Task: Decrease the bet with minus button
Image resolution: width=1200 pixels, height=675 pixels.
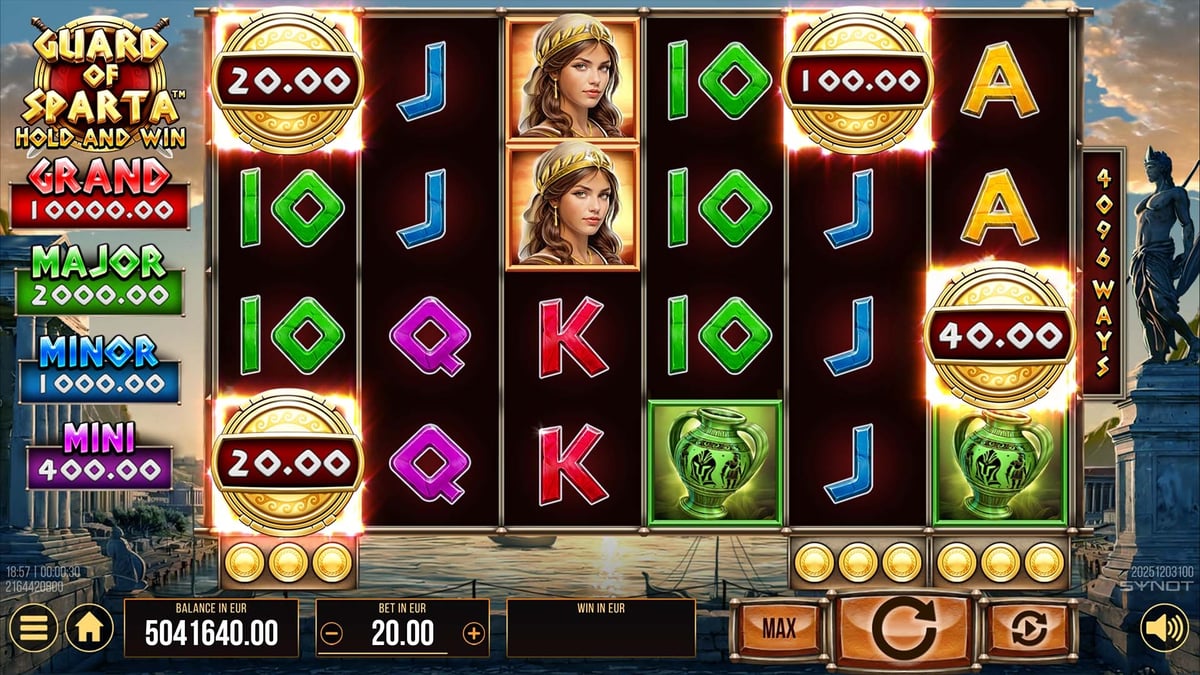Action: [333, 633]
